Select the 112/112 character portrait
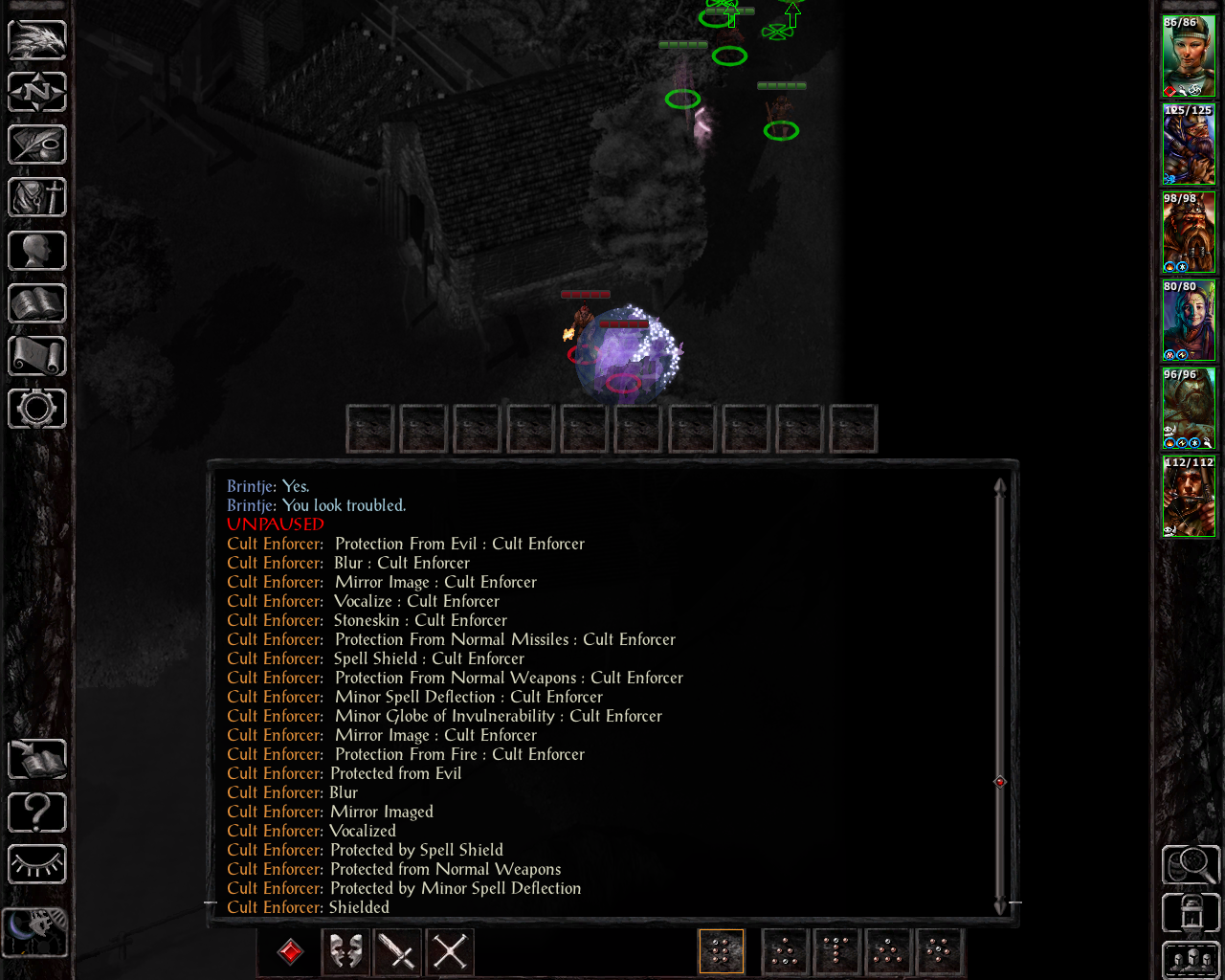Image resolution: width=1225 pixels, height=980 pixels. [1189, 496]
